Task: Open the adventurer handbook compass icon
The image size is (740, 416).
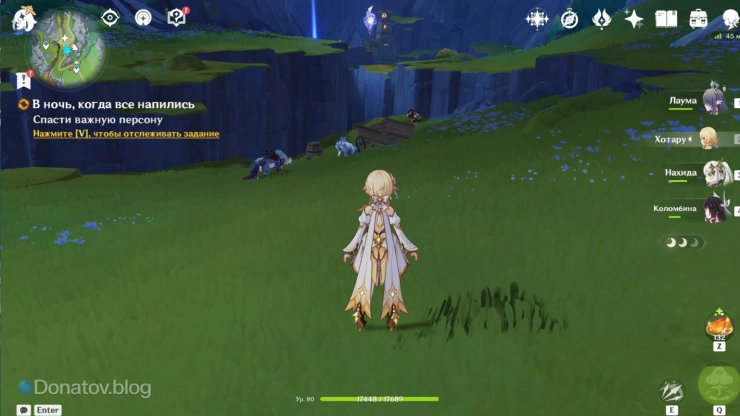Action: click(569, 18)
